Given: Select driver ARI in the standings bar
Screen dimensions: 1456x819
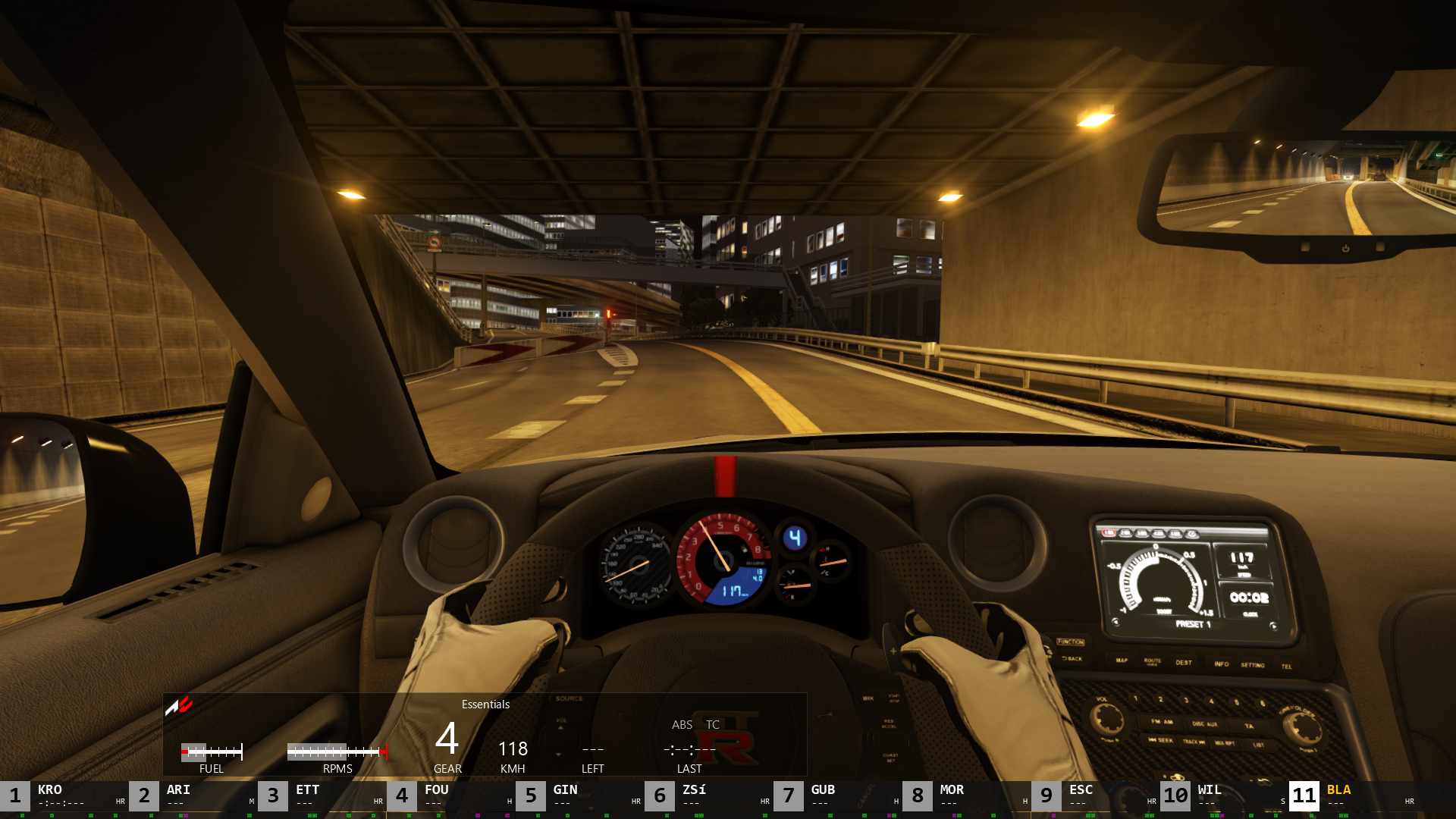Looking at the screenshot, I should tap(193, 795).
